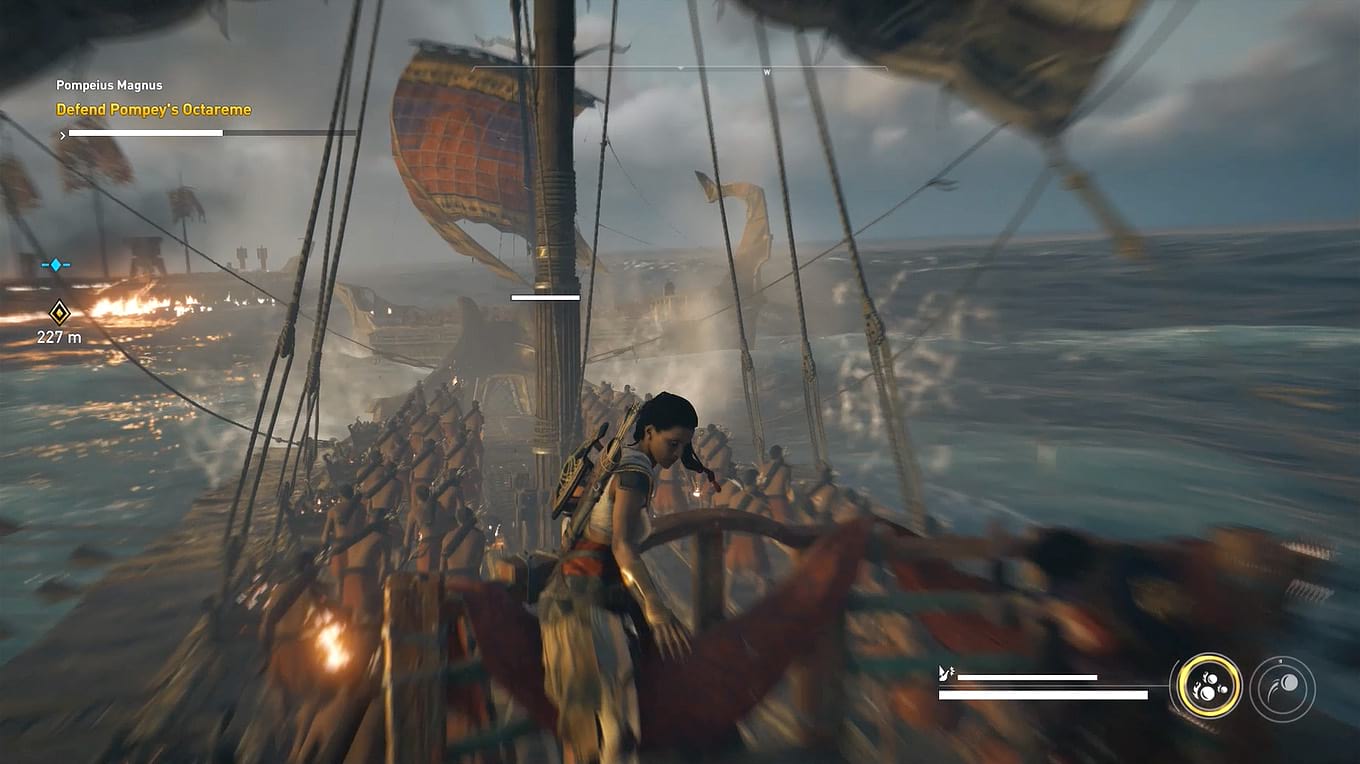This screenshot has height=764, width=1360.
Task: Select the highlighted fire braziers ability icon
Action: coord(1208,687)
